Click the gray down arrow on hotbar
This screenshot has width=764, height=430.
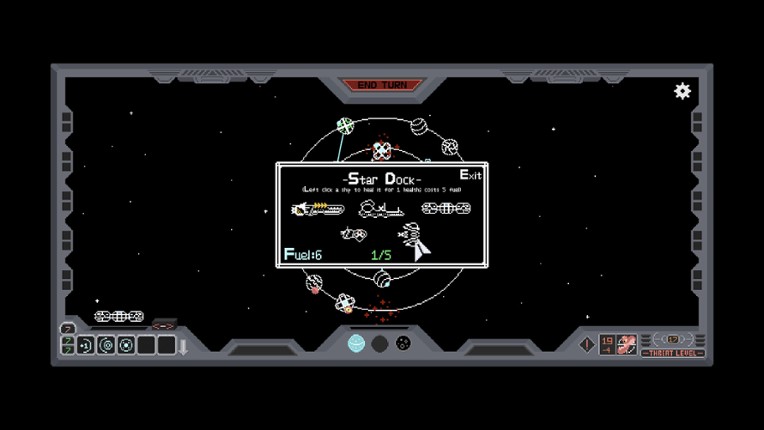click(x=183, y=346)
